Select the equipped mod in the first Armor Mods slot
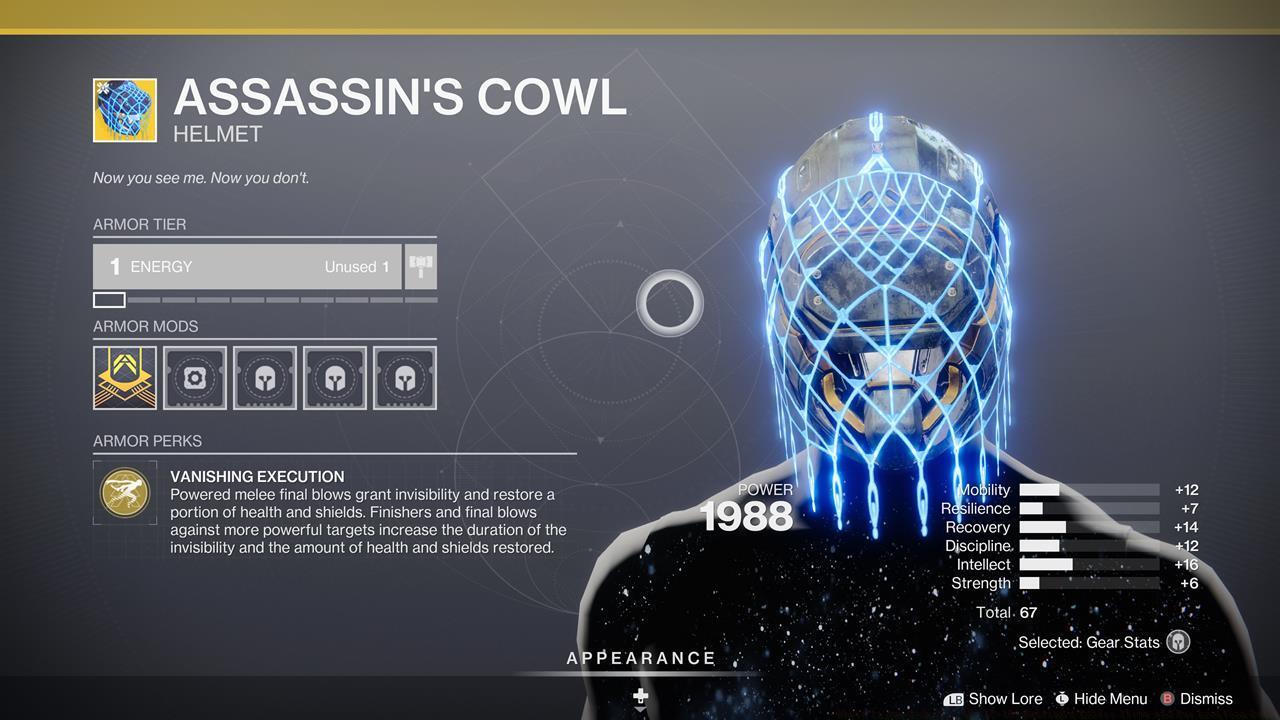Screen dimensions: 1280x720 tap(124, 377)
